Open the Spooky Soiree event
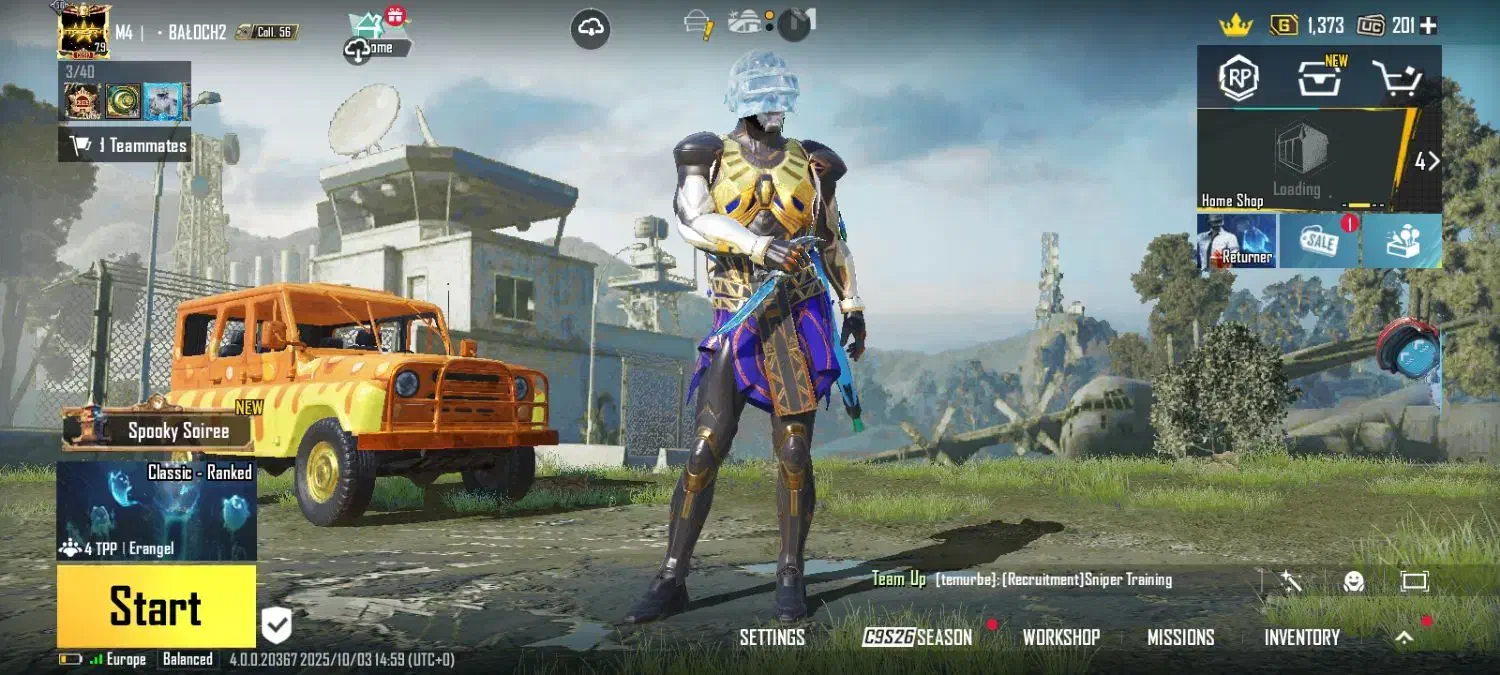This screenshot has width=1500, height=675. 160,431
